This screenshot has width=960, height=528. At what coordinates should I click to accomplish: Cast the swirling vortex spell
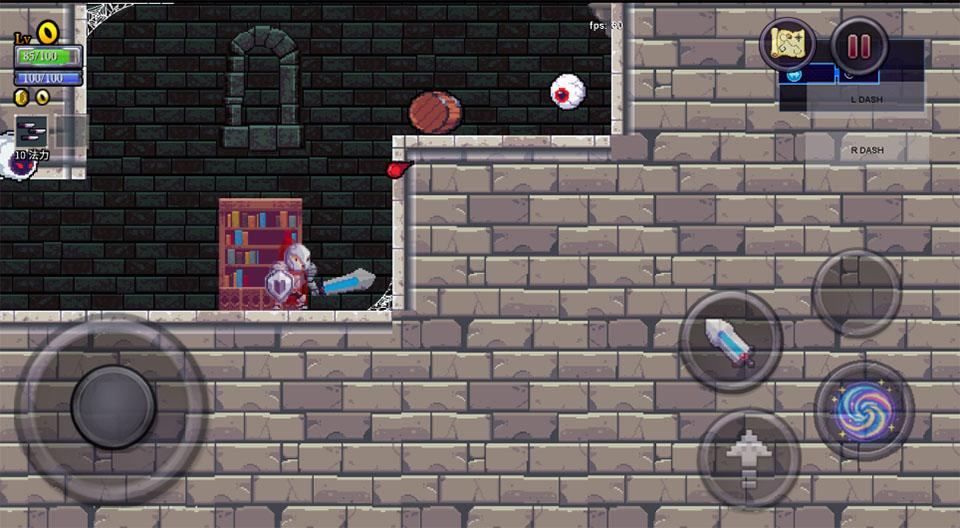863,410
